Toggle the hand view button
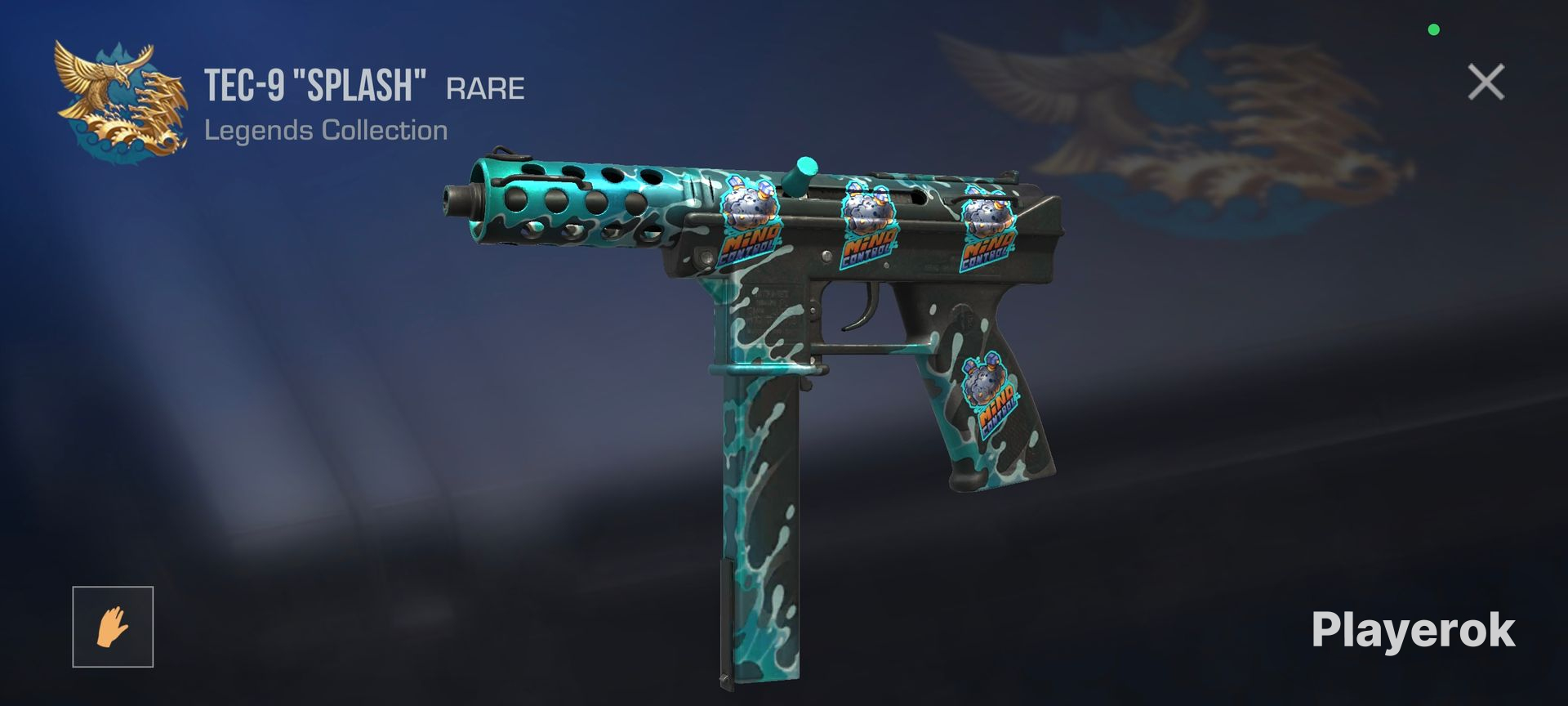The height and width of the screenshot is (706, 1568). pyautogui.click(x=113, y=627)
